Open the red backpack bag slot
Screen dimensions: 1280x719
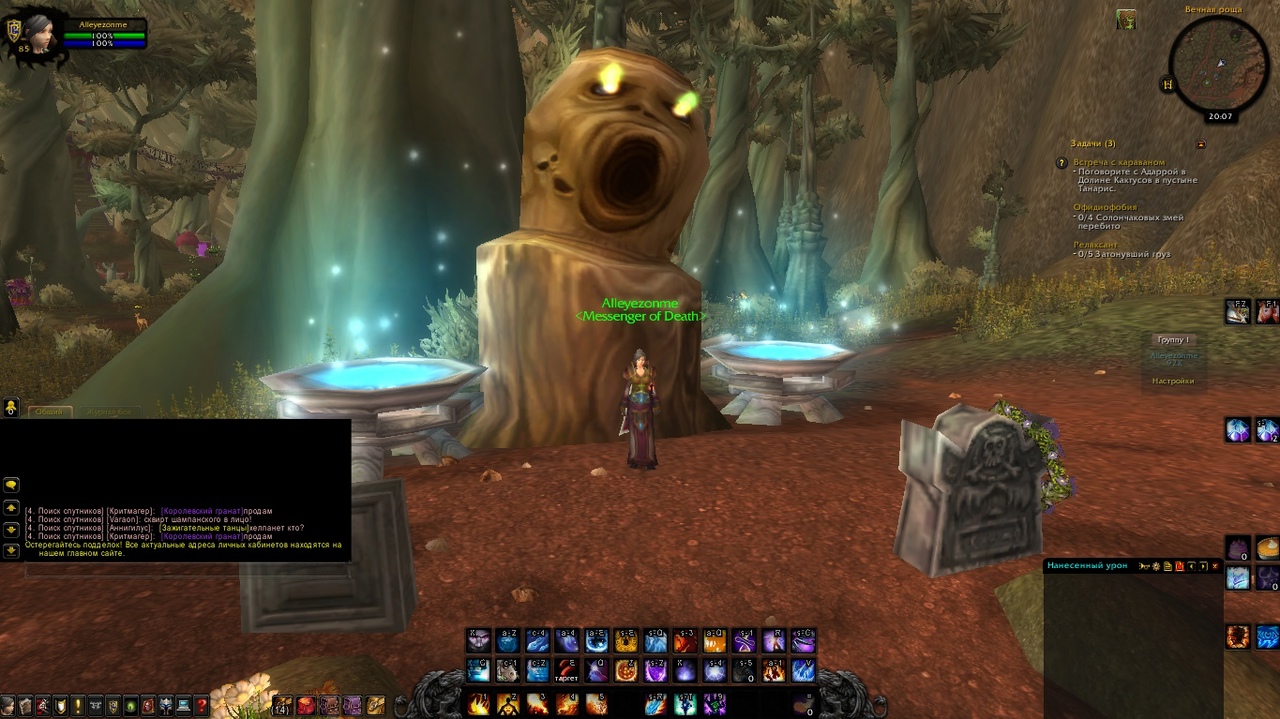(306, 706)
